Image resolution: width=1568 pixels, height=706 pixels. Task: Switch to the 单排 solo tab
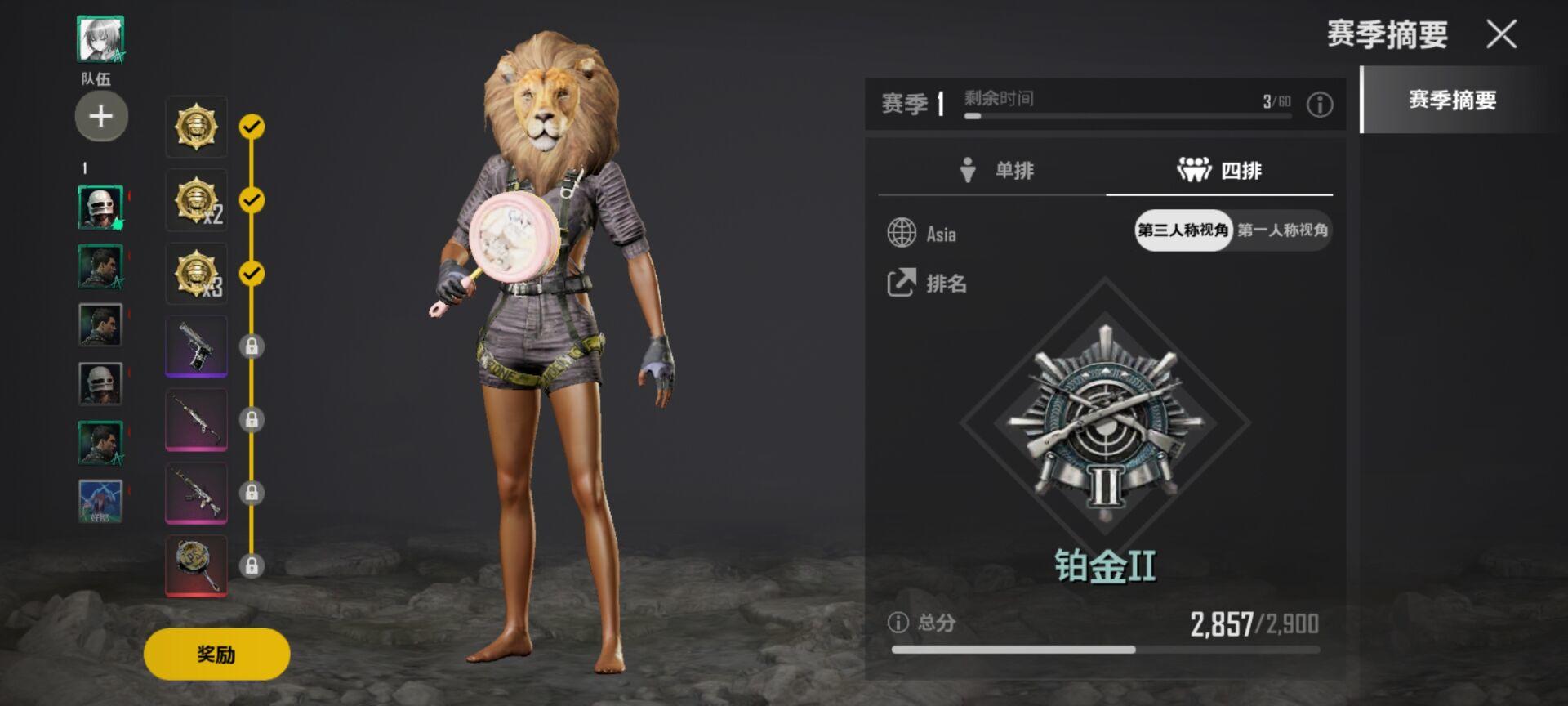pos(996,170)
